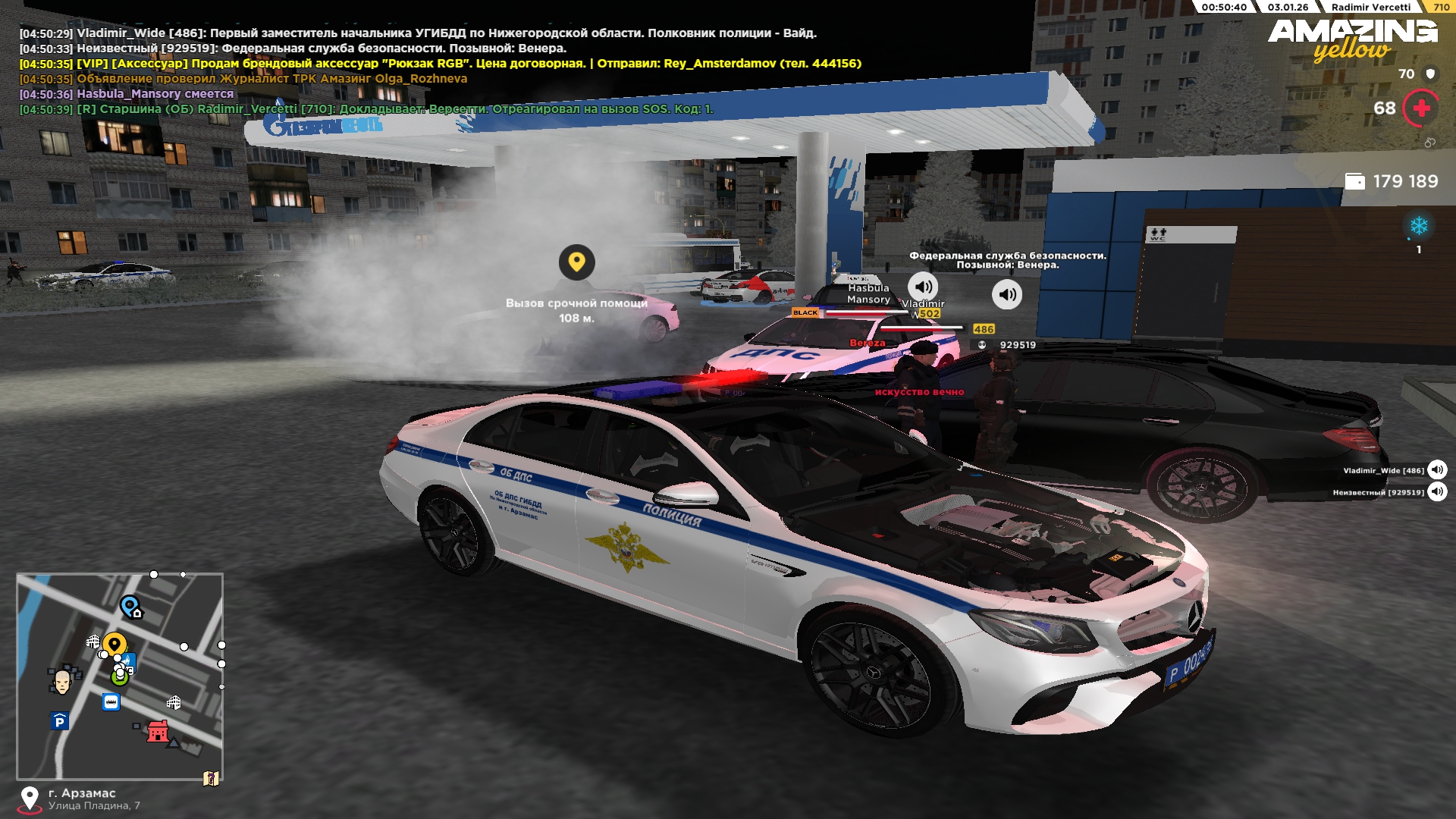
Task: Select the bus stop marker on minimap
Action: click(111, 702)
